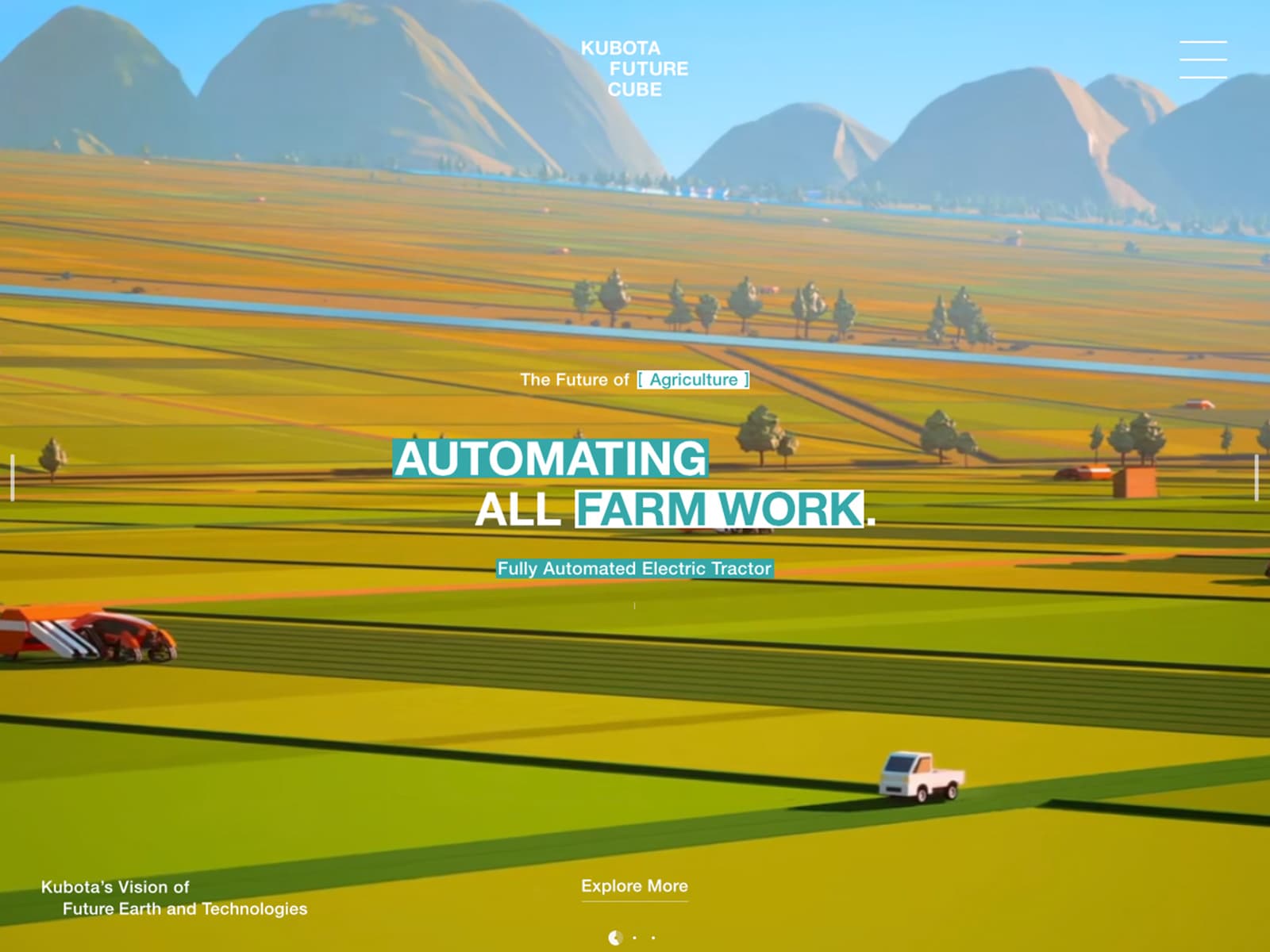This screenshot has height=952, width=1270.
Task: Click the active slide progress indicator
Action: (615, 938)
